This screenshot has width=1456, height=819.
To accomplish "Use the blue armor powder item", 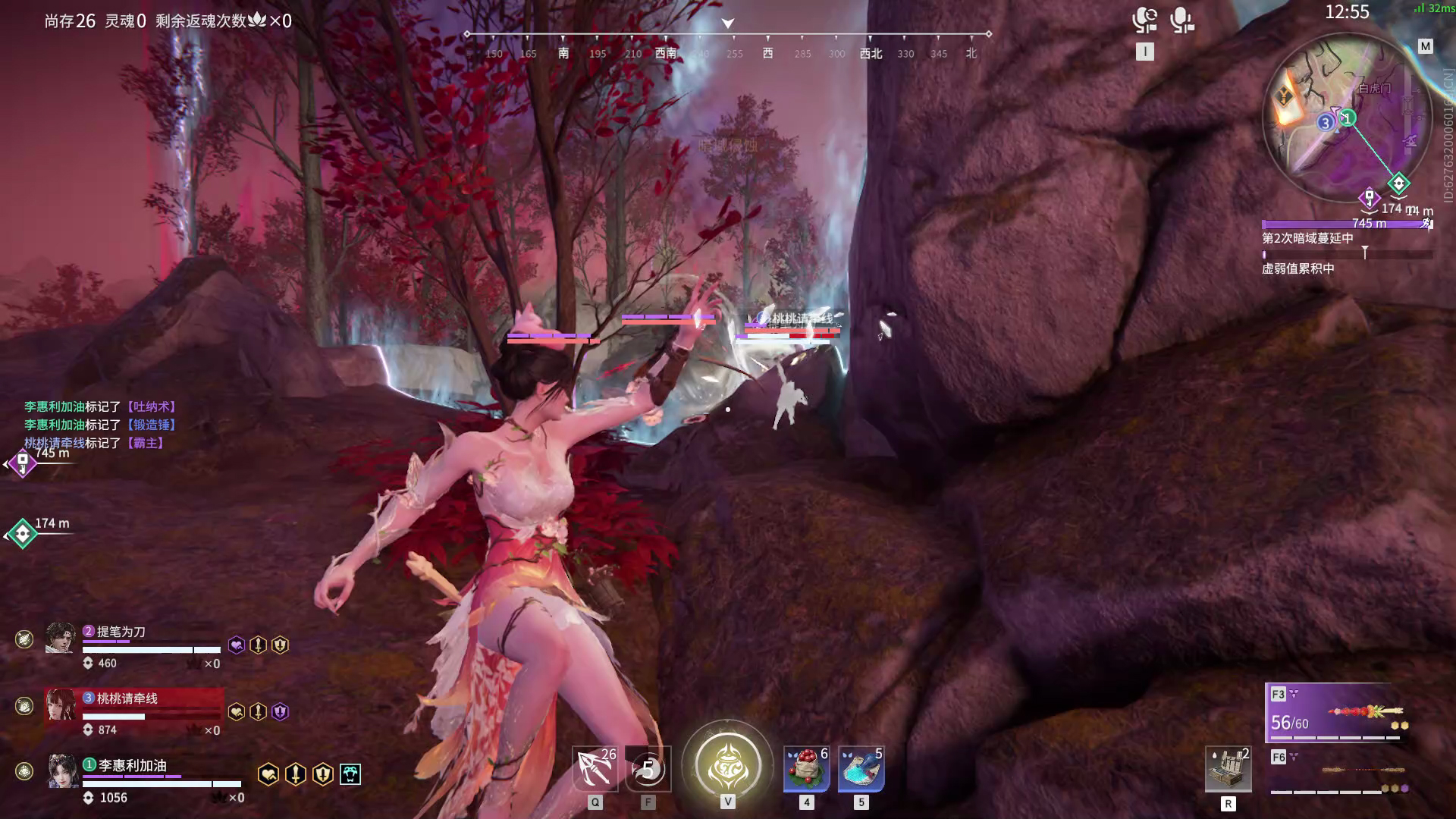I will click(x=861, y=769).
